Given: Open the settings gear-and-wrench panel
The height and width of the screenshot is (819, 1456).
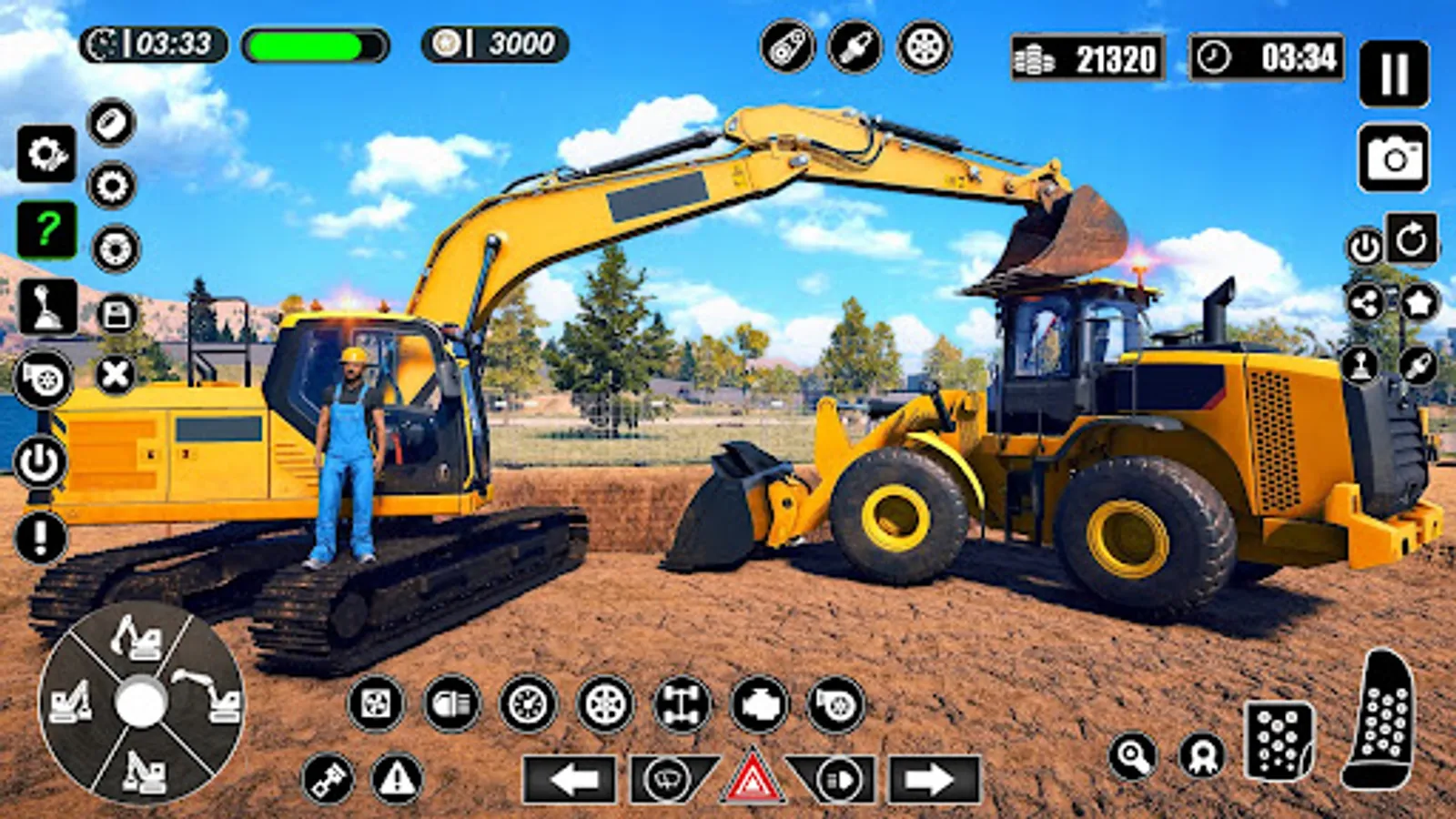Looking at the screenshot, I should click(47, 153).
